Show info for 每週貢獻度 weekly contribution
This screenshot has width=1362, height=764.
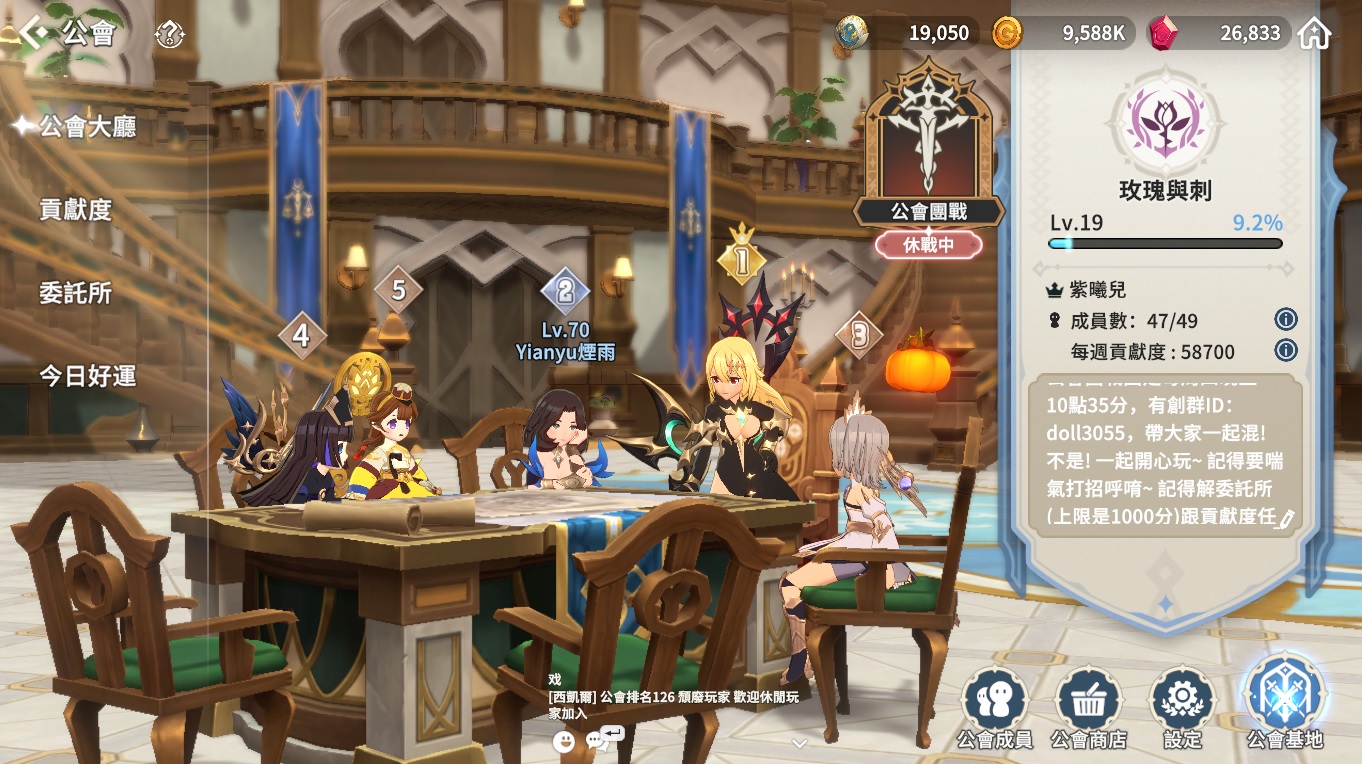[x=1286, y=351]
